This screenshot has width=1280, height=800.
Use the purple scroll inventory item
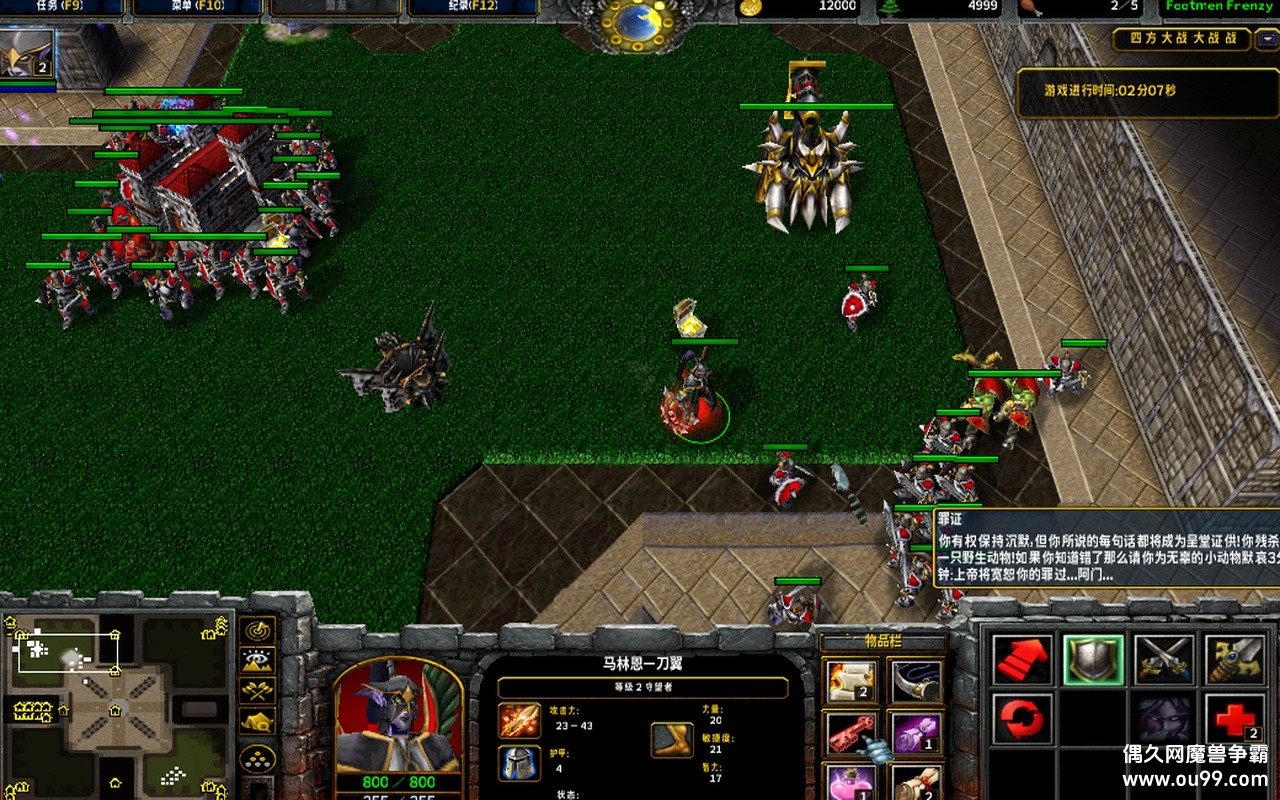click(915, 733)
